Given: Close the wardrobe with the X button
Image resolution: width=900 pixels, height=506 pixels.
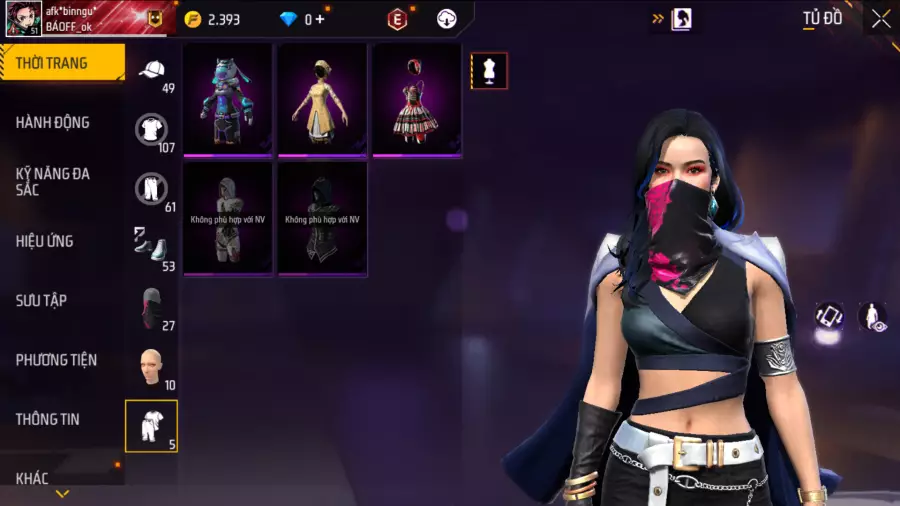Looking at the screenshot, I should [x=880, y=19].
